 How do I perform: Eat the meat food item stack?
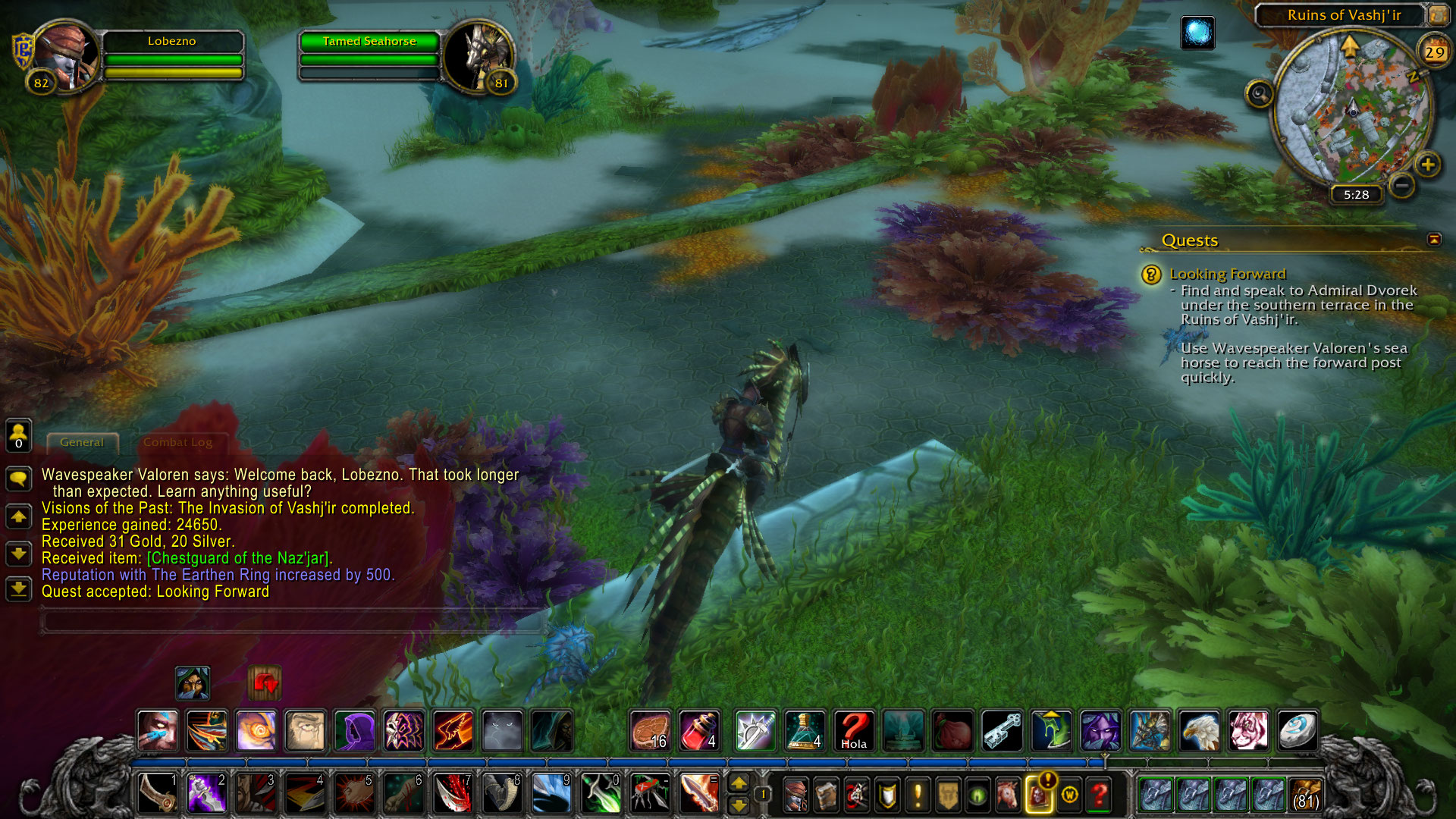tap(650, 730)
